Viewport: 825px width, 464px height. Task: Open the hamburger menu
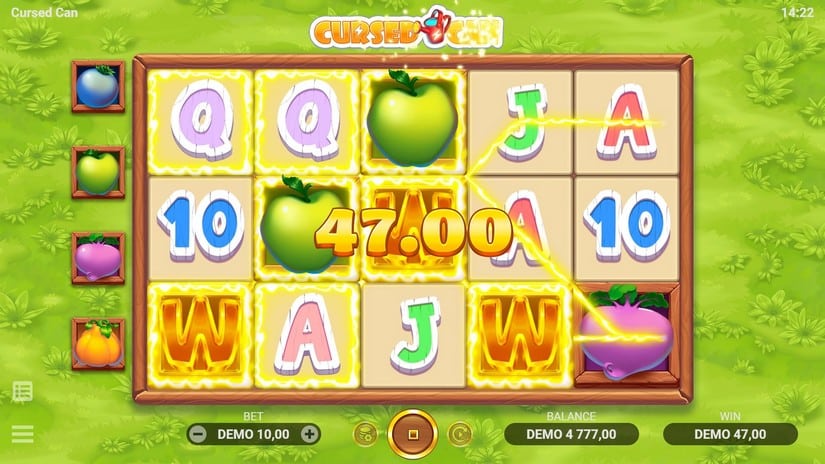[22, 434]
